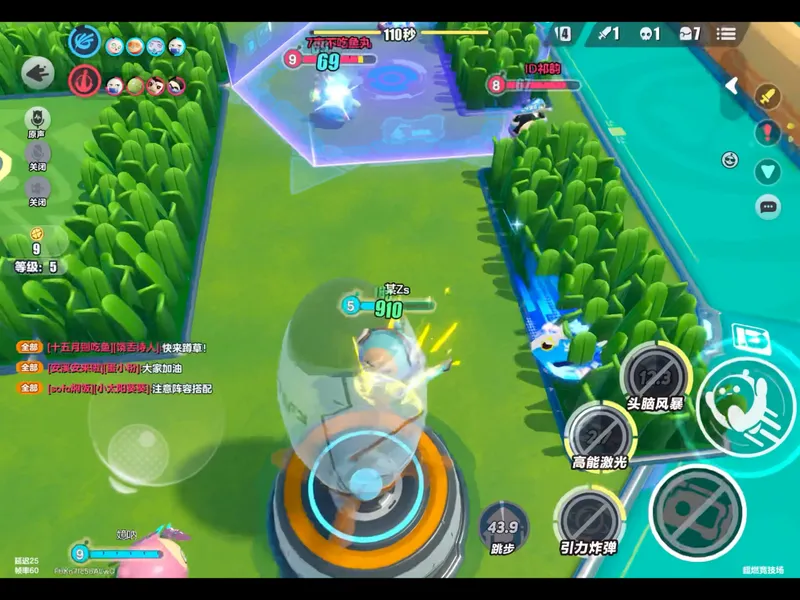Activate the 头脑风暴 skill

point(653,378)
